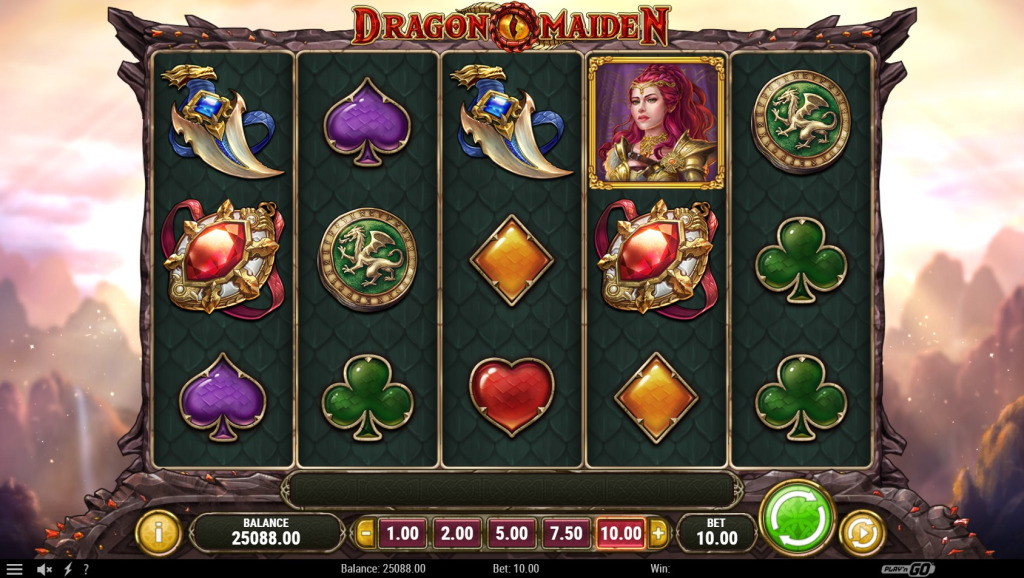Screen dimensions: 1024x578
Task: Open the autoplay options
Action: click(860, 532)
